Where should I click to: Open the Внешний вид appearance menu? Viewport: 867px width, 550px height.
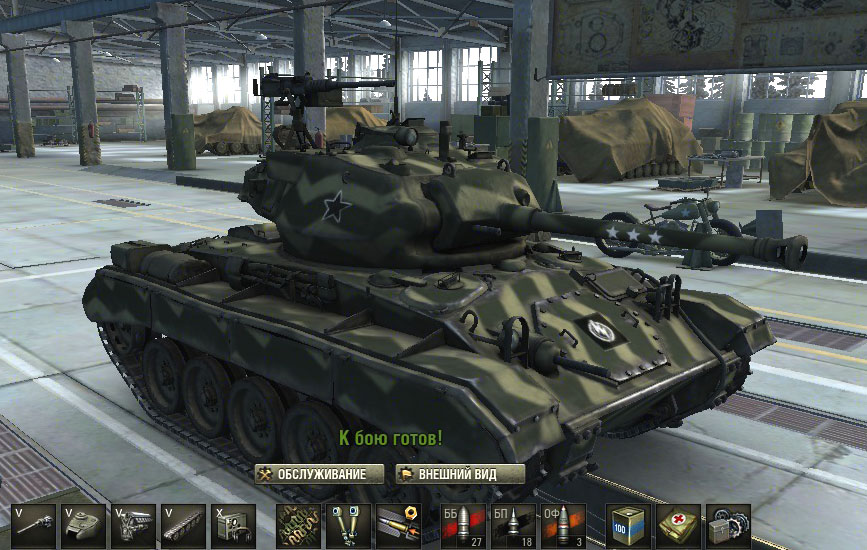(446, 474)
